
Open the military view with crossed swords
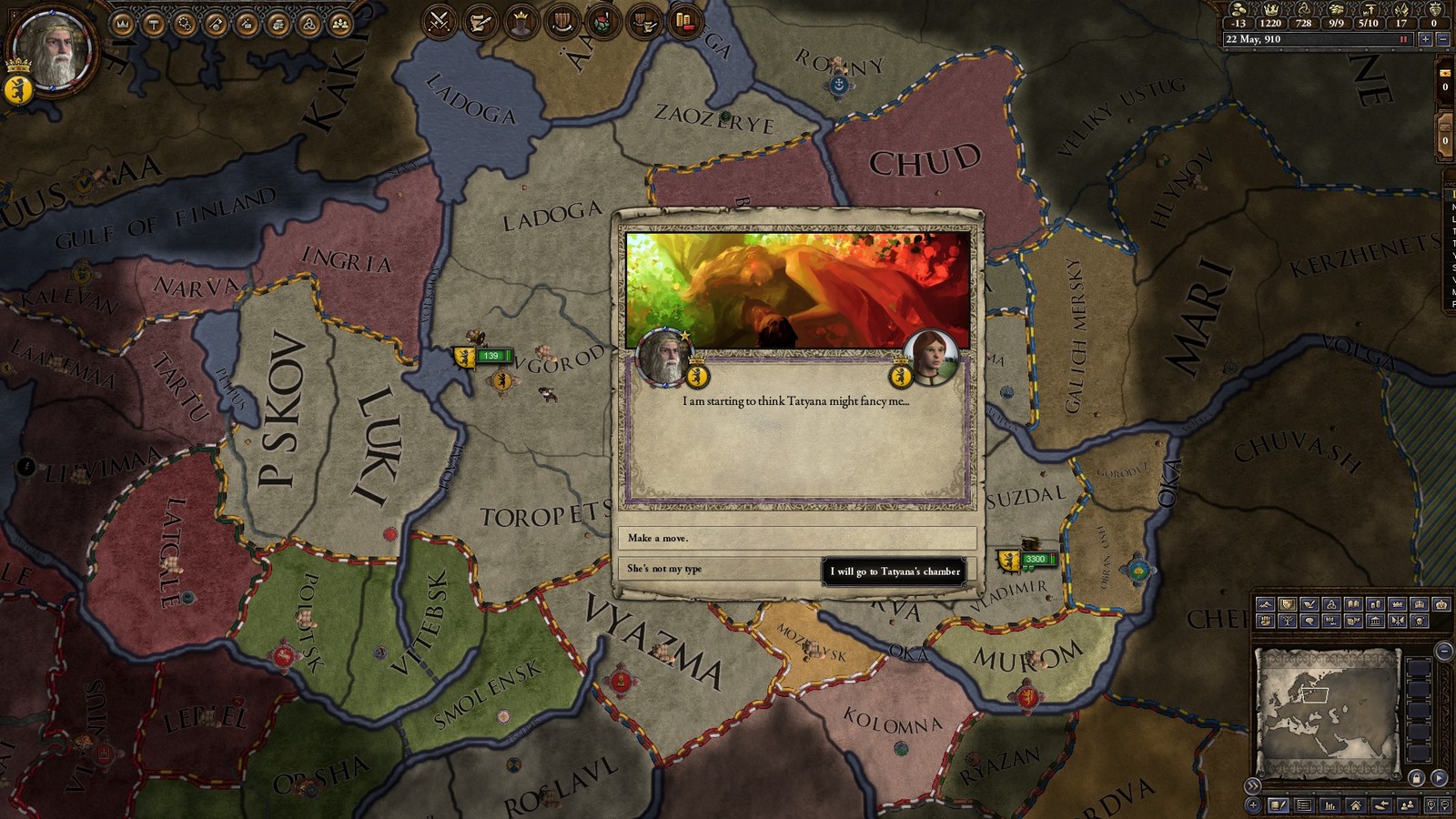click(440, 21)
